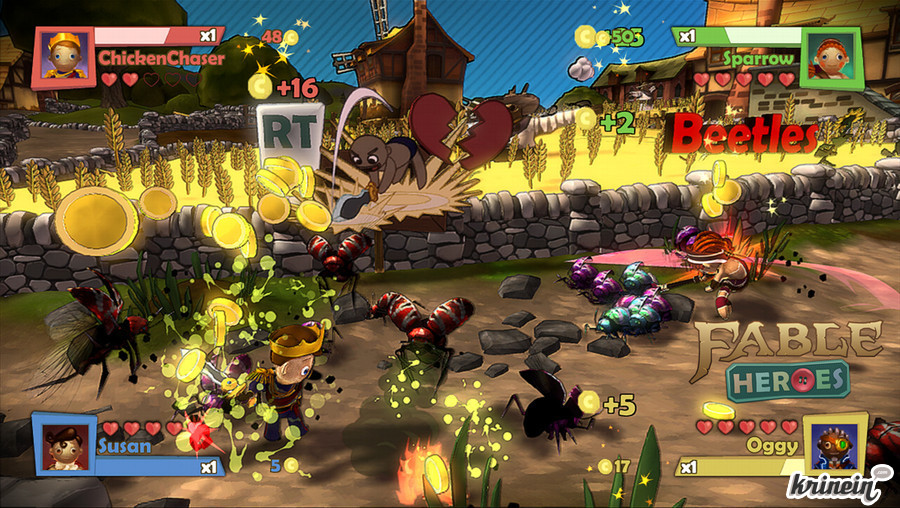Open Oggy's player portrait

(x=834, y=443)
